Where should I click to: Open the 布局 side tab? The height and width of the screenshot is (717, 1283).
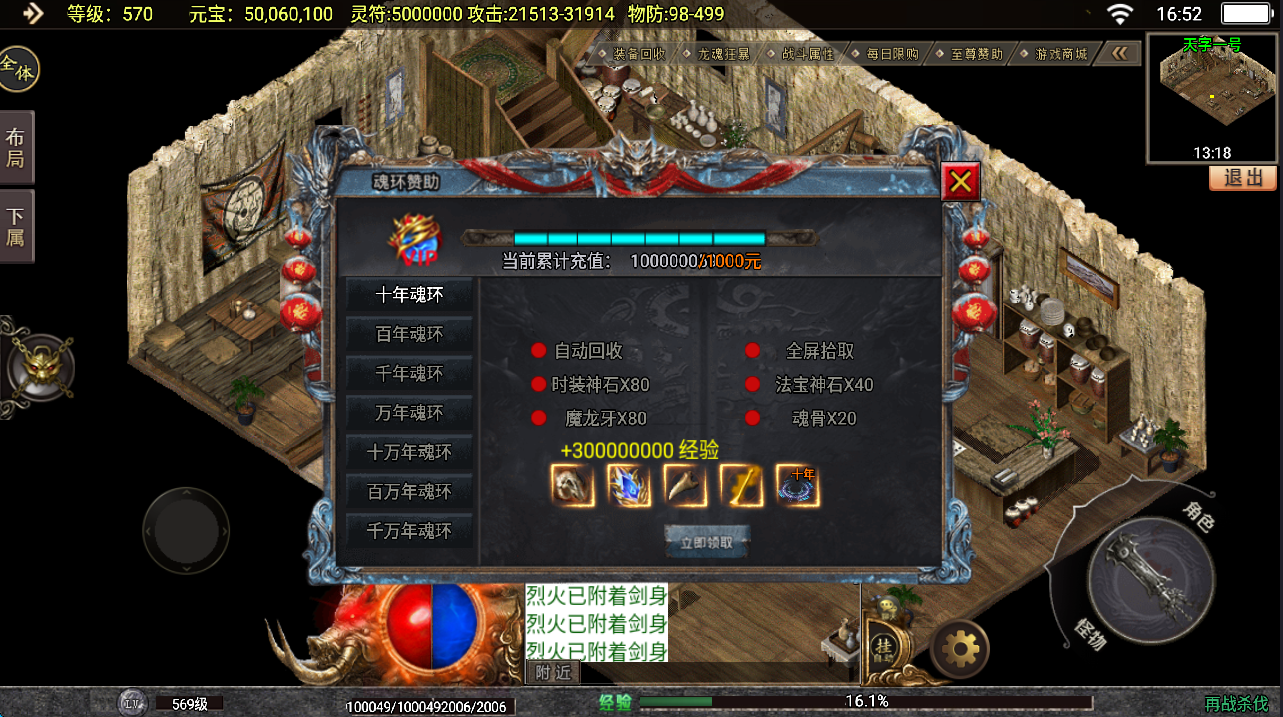click(x=16, y=148)
